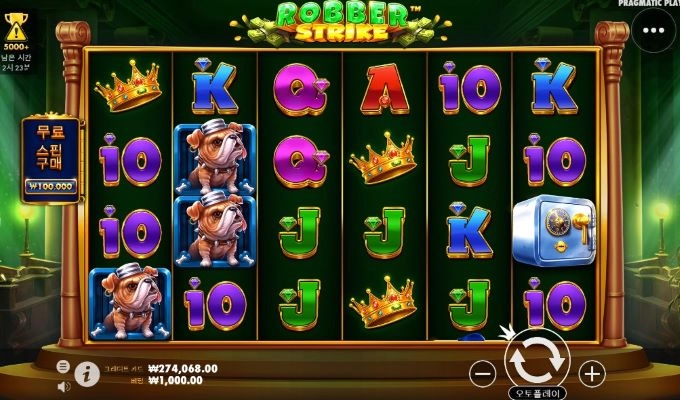Decrease the bet with the minus button
This screenshot has width=680, height=400.
pos(483,374)
